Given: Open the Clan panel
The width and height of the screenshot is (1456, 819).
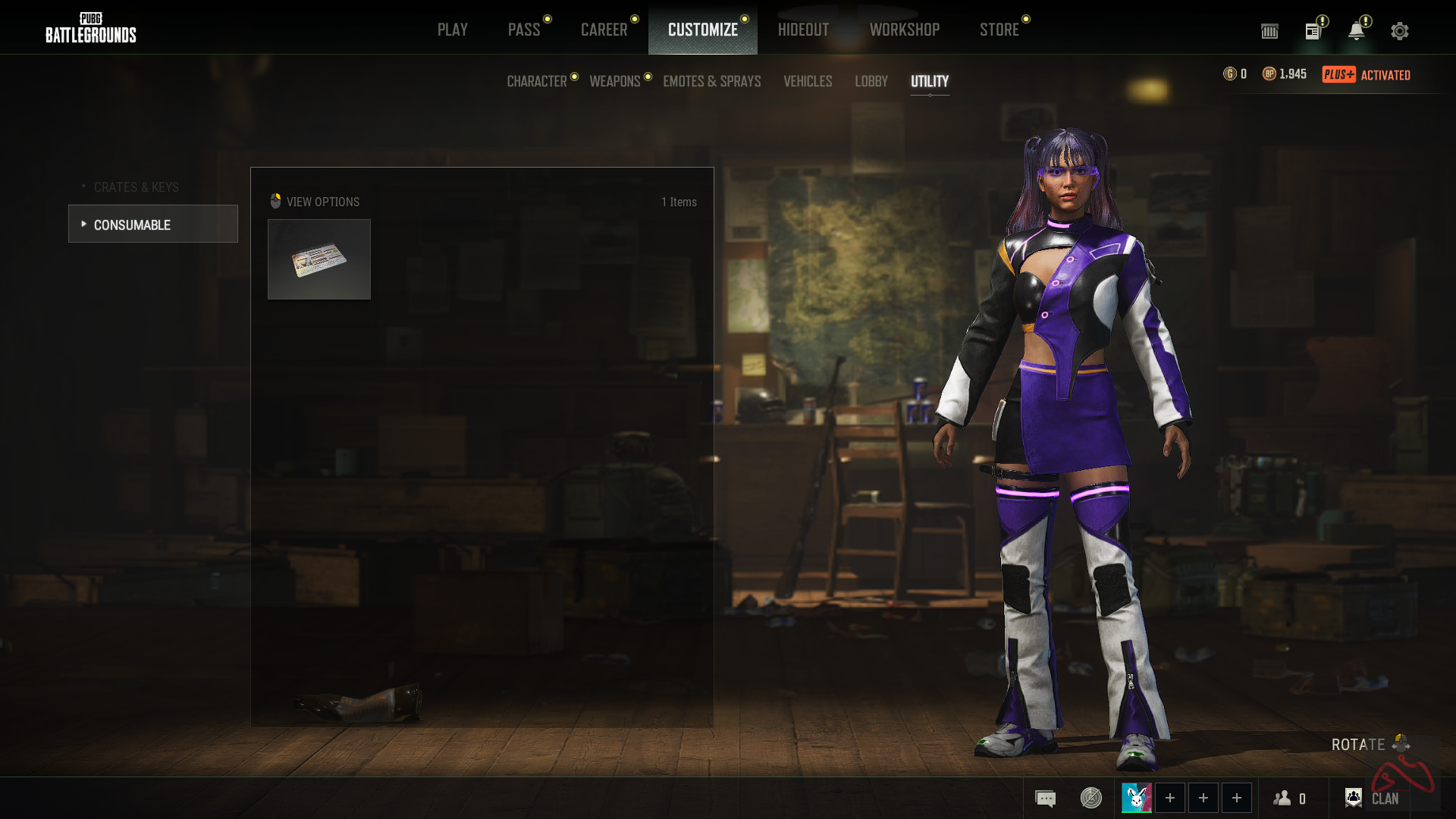Looking at the screenshot, I should point(1373,799).
